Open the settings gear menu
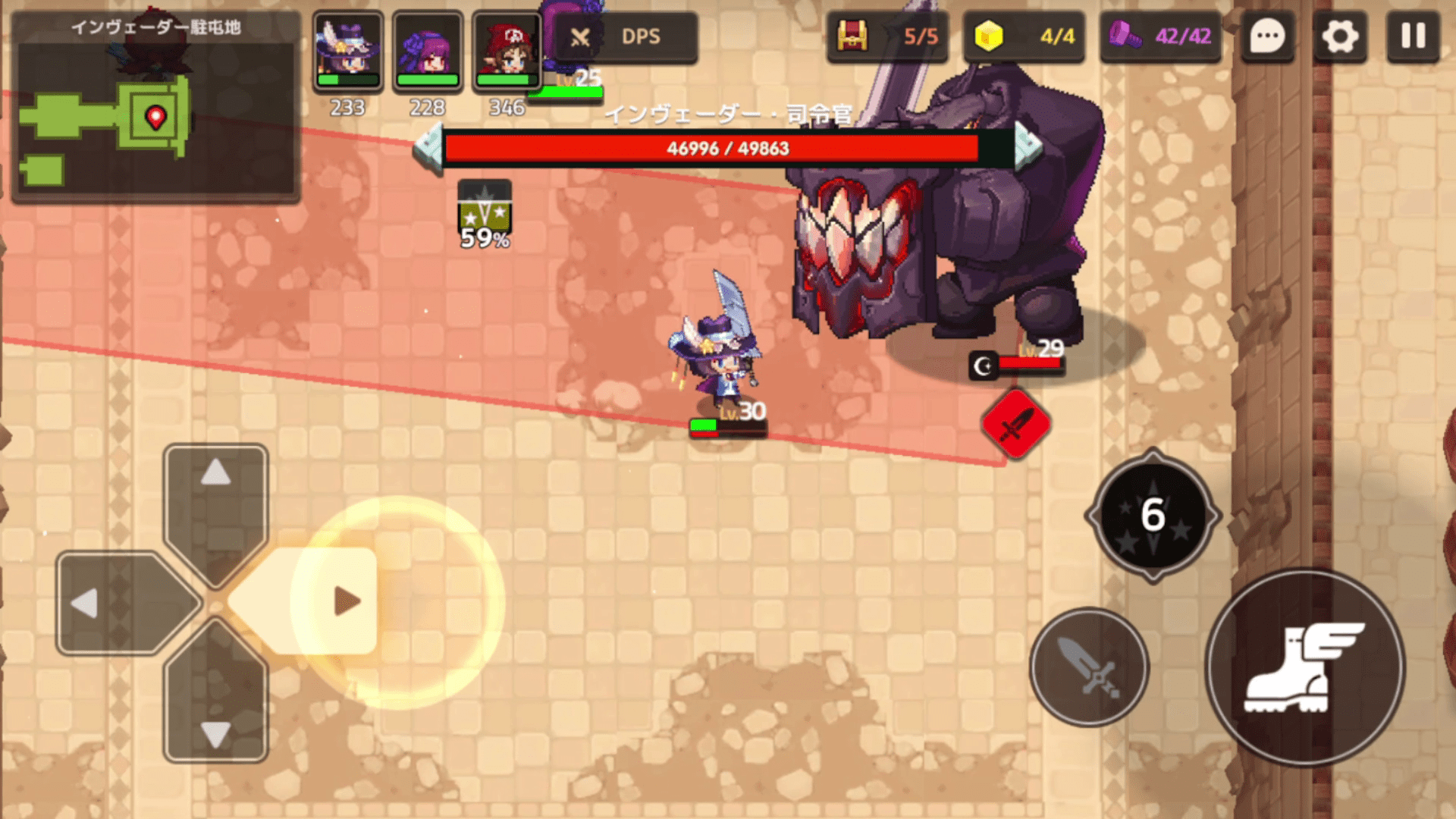This screenshot has height=819, width=1456. (x=1340, y=36)
